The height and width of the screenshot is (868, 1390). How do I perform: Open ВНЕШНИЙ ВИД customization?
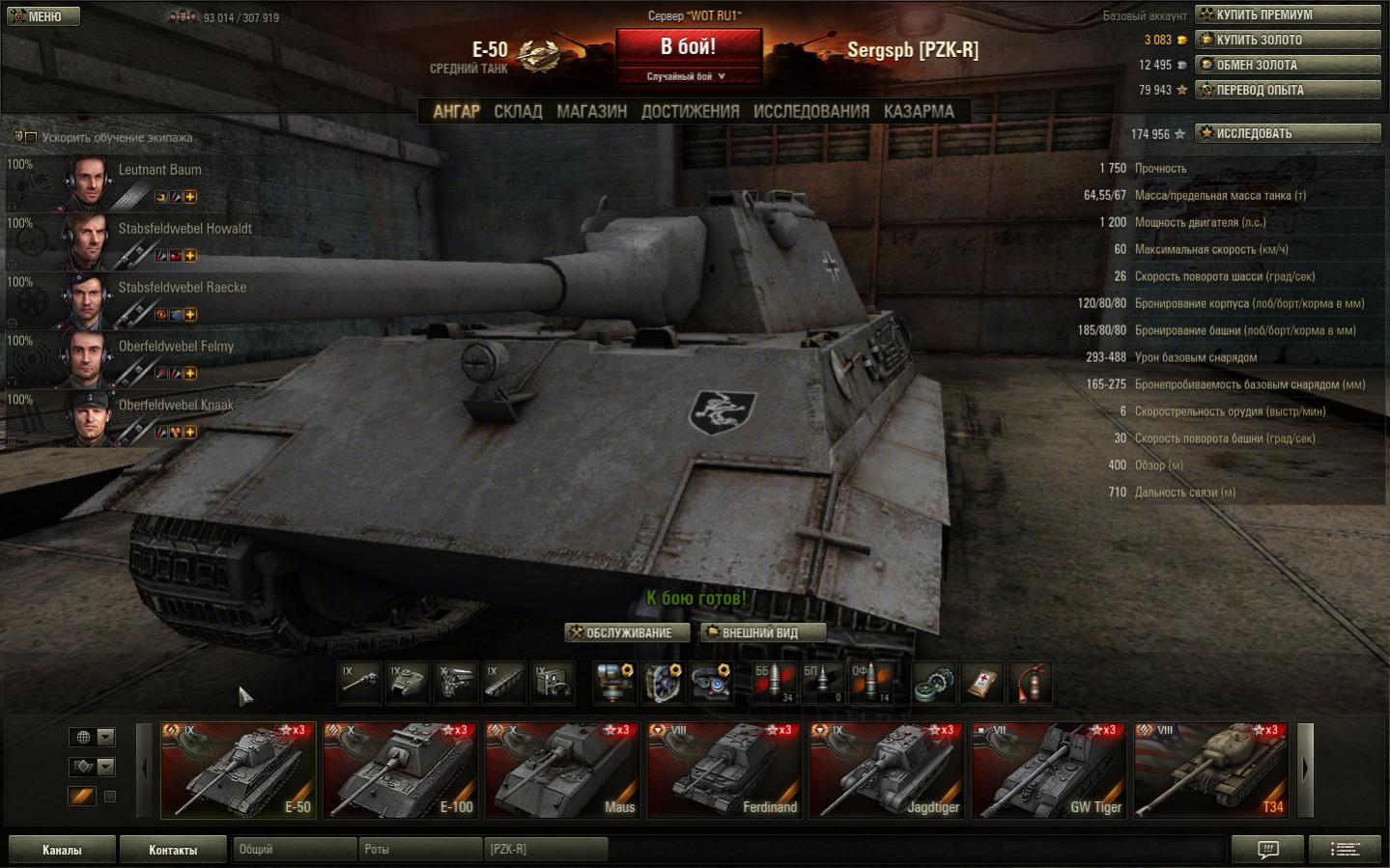pyautogui.click(x=762, y=633)
